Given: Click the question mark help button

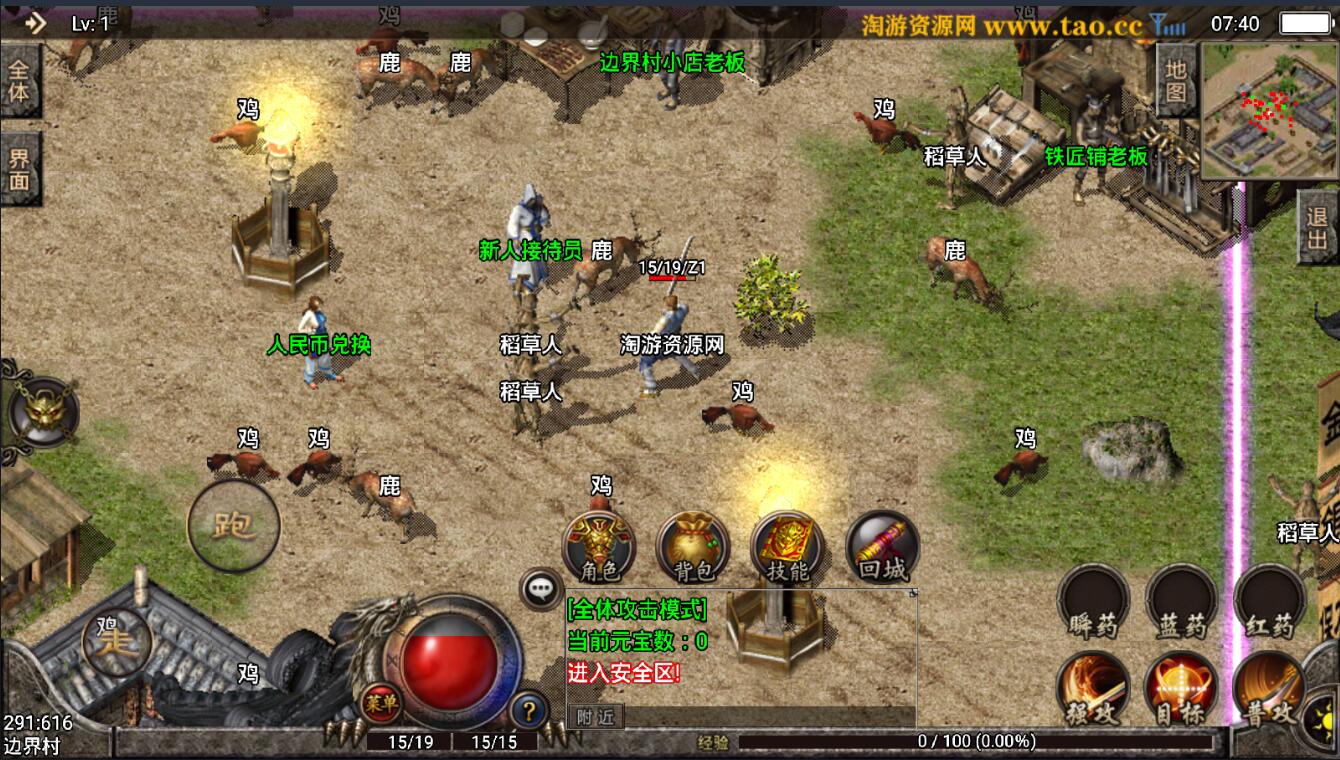Looking at the screenshot, I should (529, 711).
